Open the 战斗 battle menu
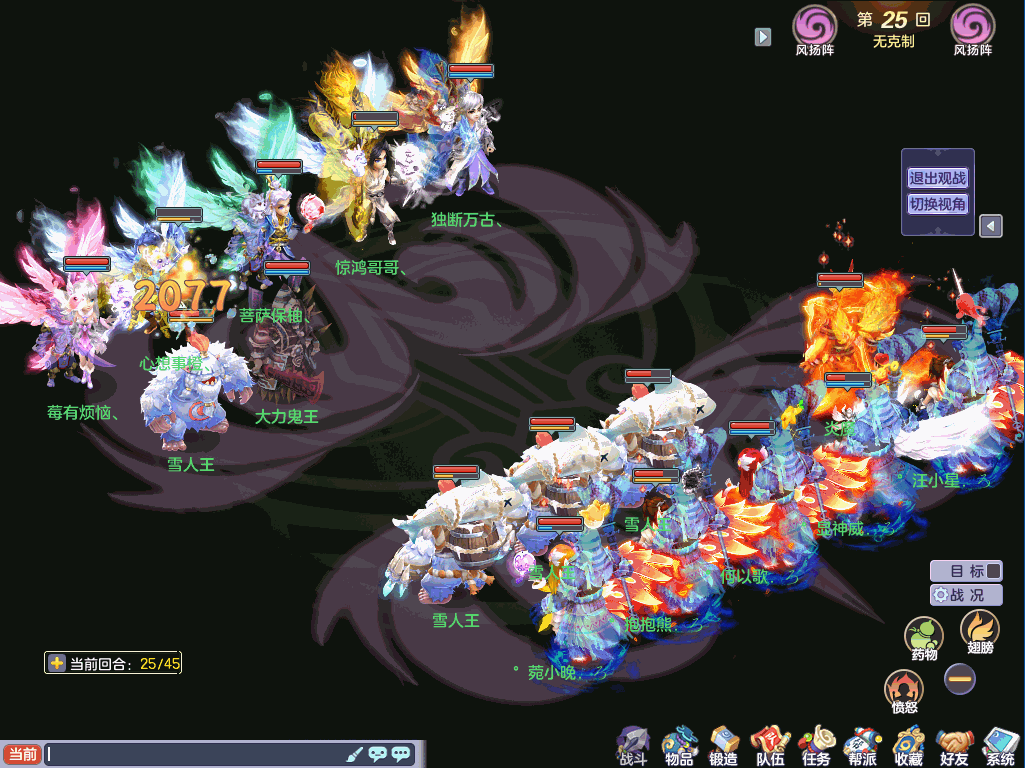 click(633, 746)
